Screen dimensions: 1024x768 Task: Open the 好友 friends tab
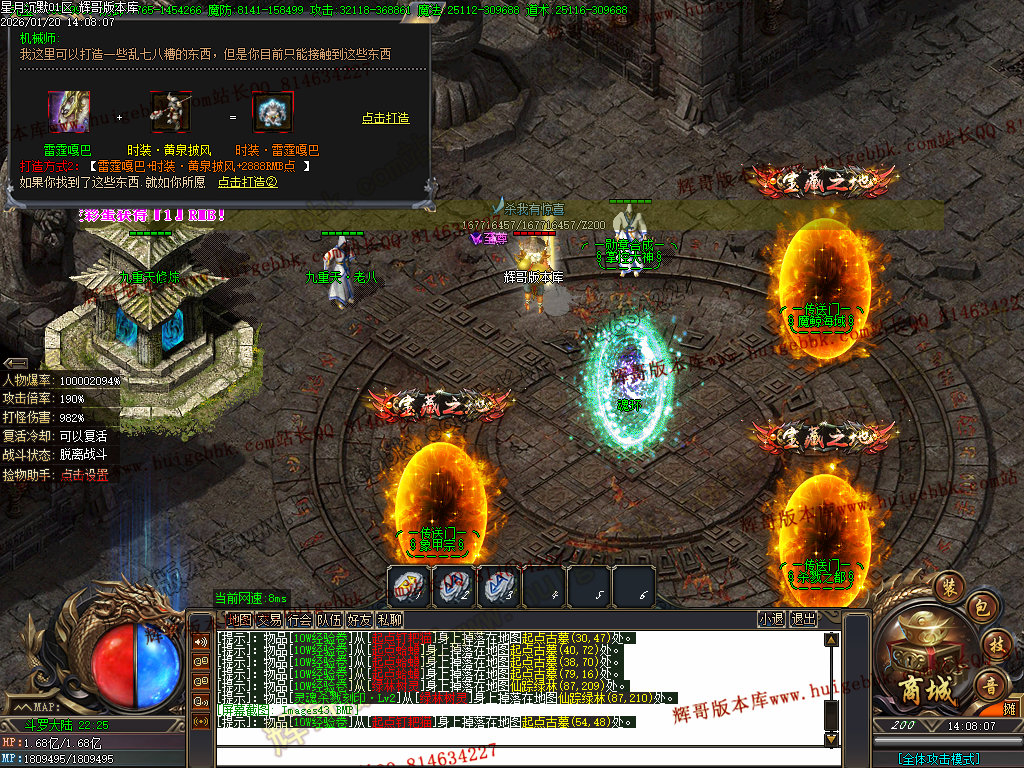[x=359, y=619]
